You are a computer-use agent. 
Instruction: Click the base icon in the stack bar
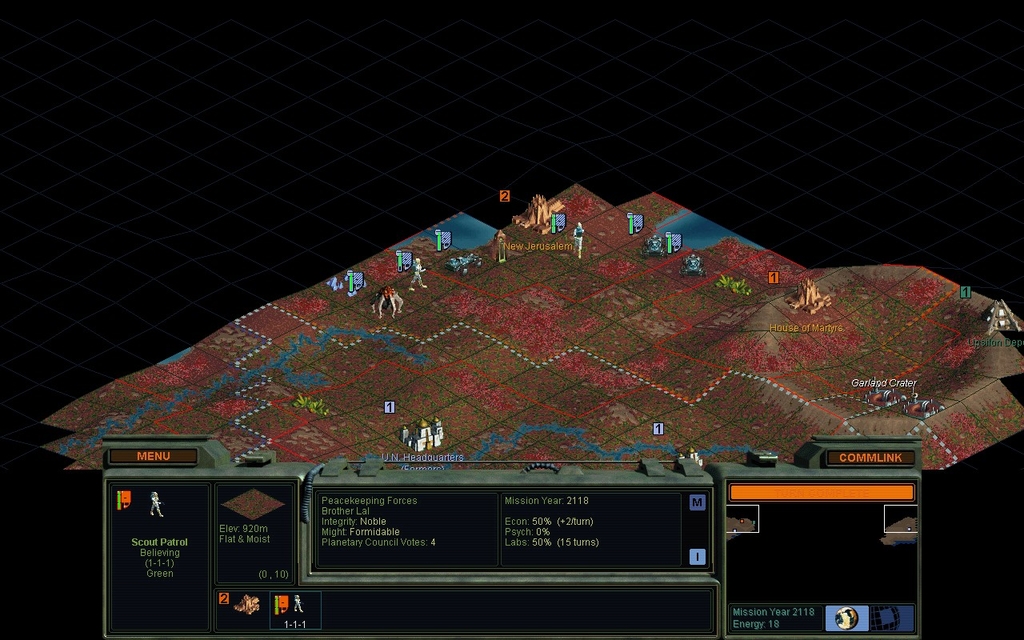[x=246, y=605]
